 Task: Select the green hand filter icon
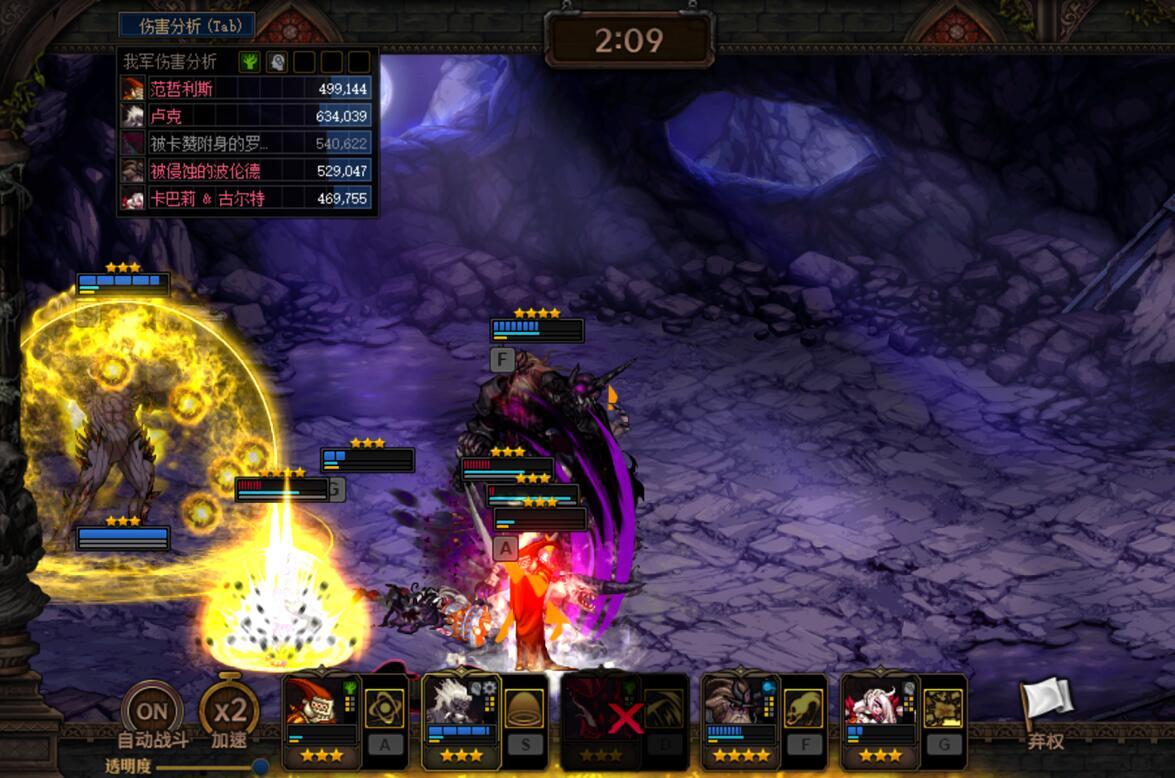pos(250,62)
